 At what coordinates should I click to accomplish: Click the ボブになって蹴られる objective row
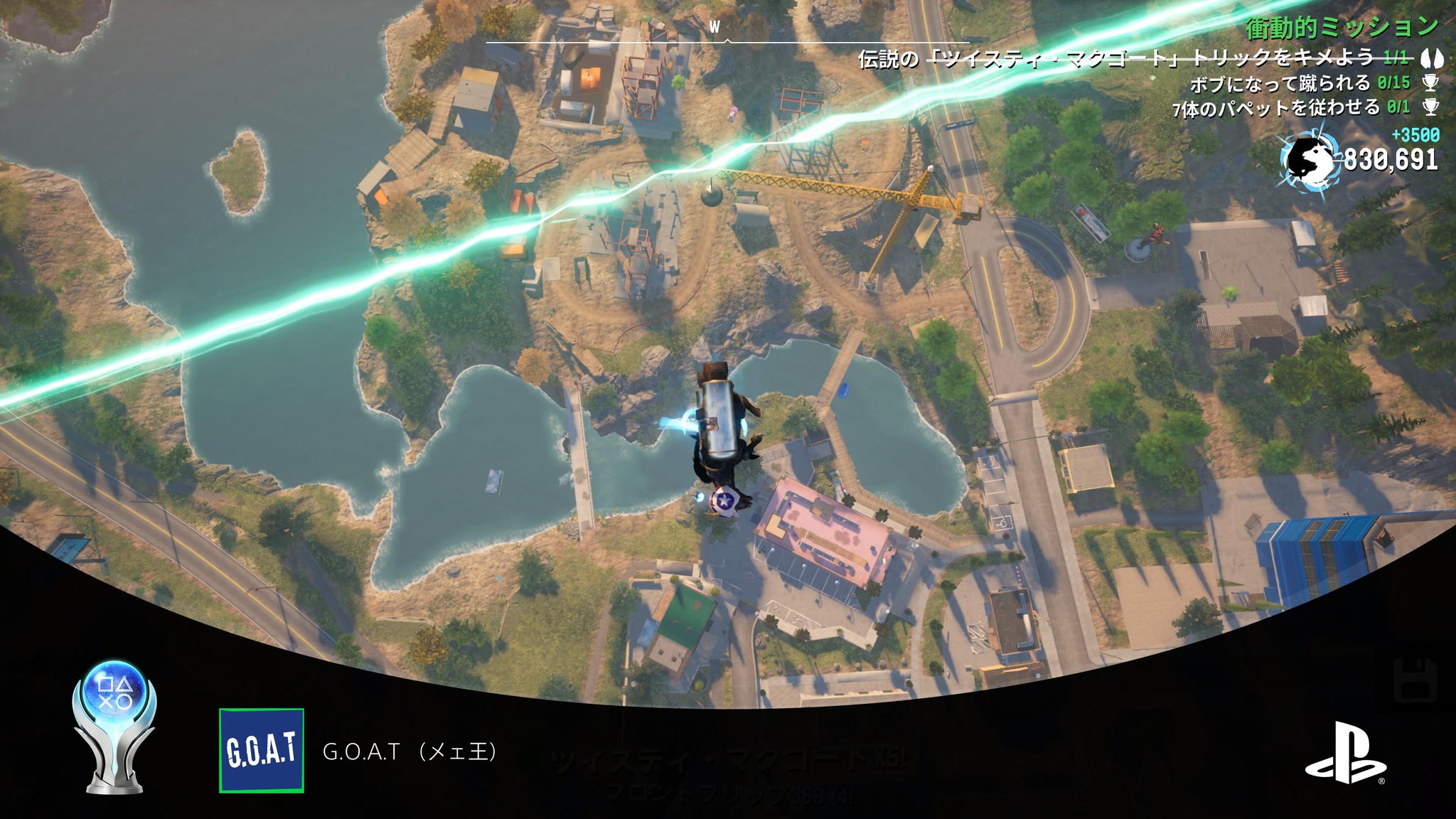click(1300, 83)
